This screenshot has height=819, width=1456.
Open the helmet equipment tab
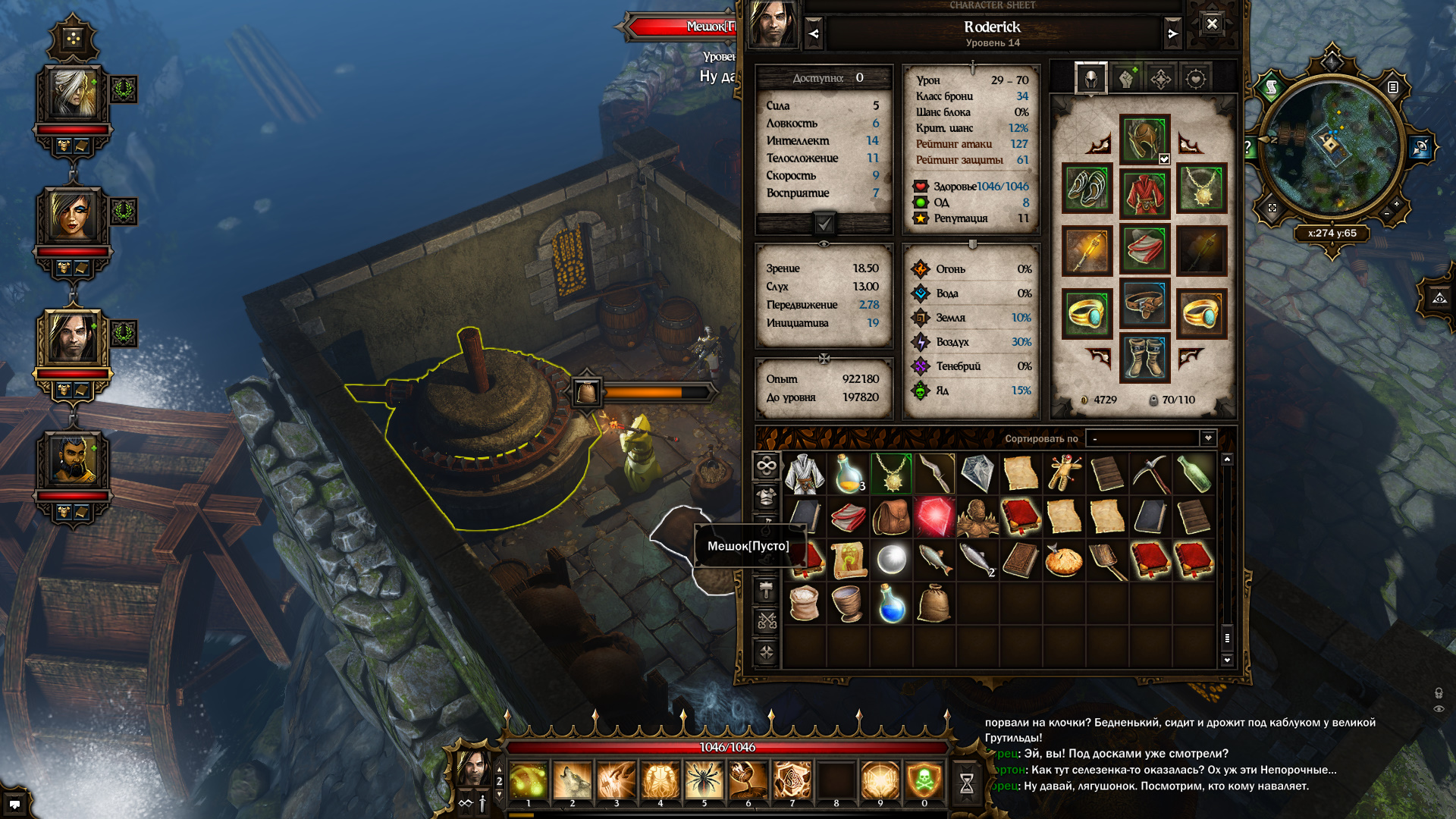[x=1090, y=79]
